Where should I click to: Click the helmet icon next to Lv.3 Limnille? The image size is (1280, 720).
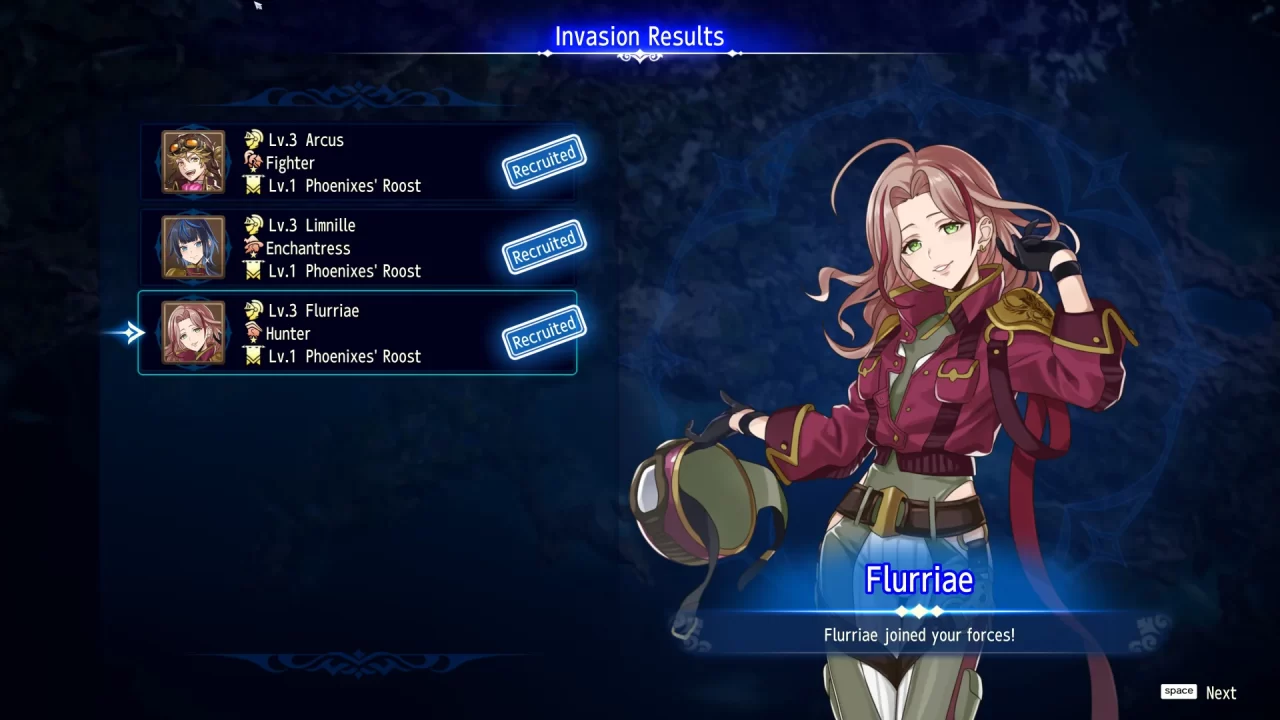point(252,225)
